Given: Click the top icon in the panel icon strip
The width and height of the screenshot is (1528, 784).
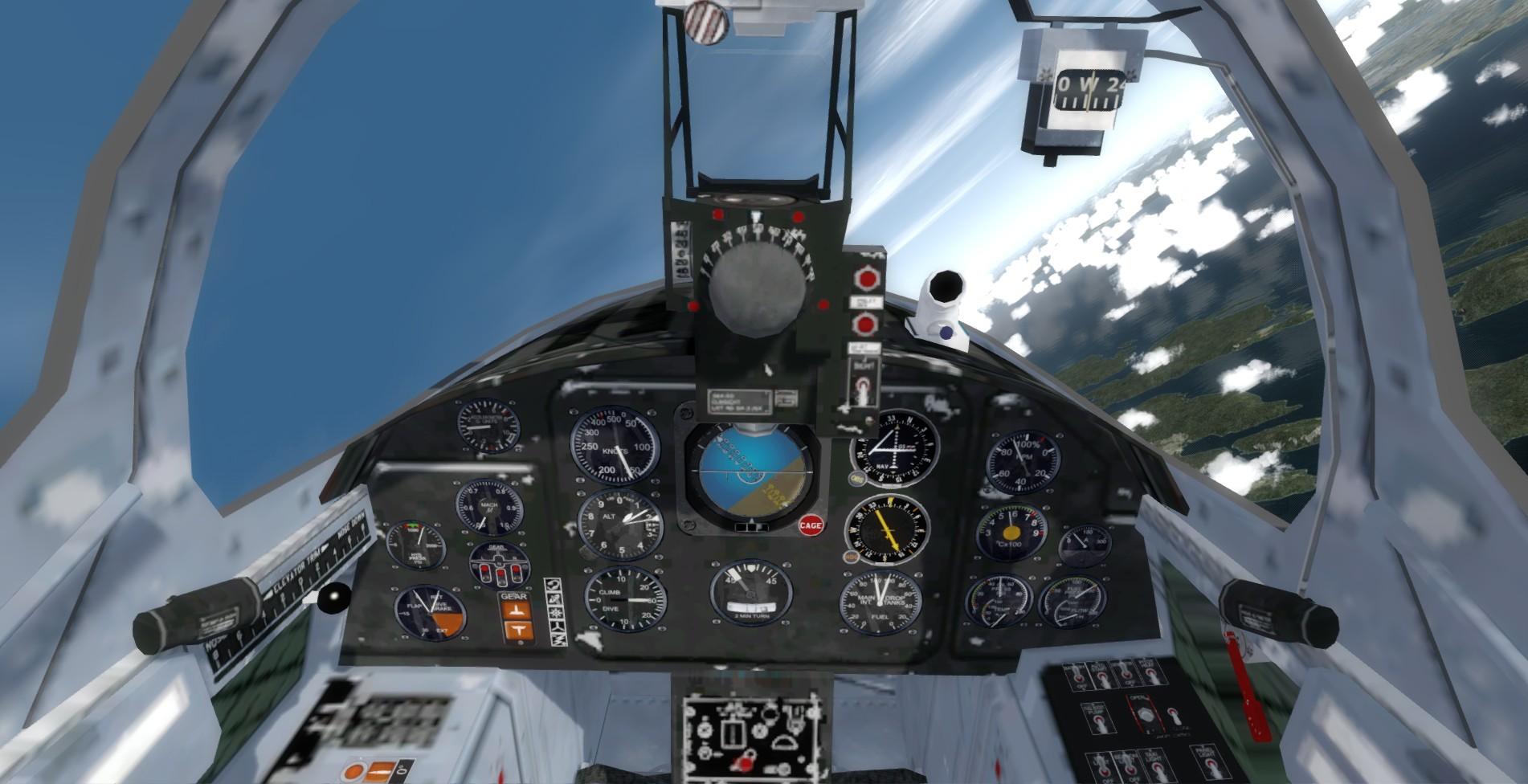Looking at the screenshot, I should (554, 584).
